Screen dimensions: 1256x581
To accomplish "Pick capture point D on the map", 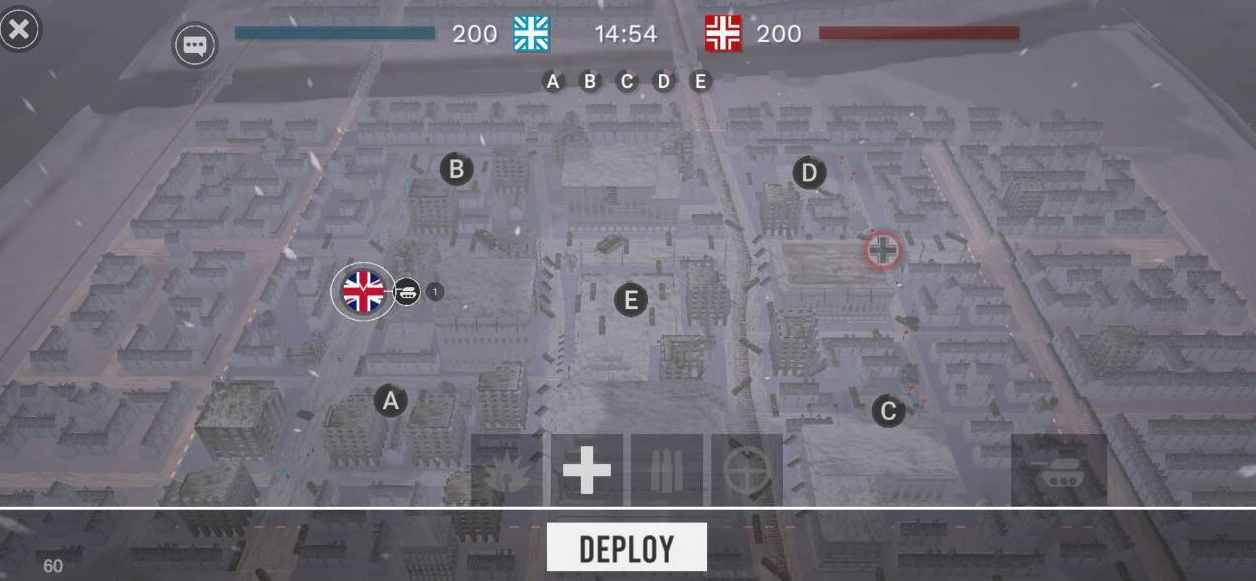I will click(809, 173).
